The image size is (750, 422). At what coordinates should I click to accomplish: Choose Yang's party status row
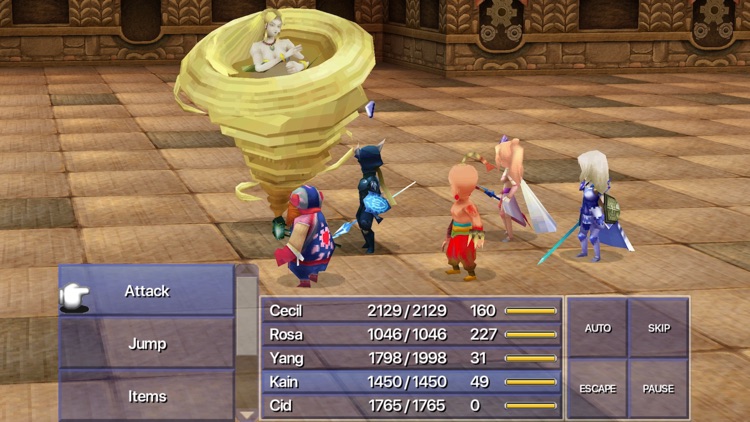point(411,358)
